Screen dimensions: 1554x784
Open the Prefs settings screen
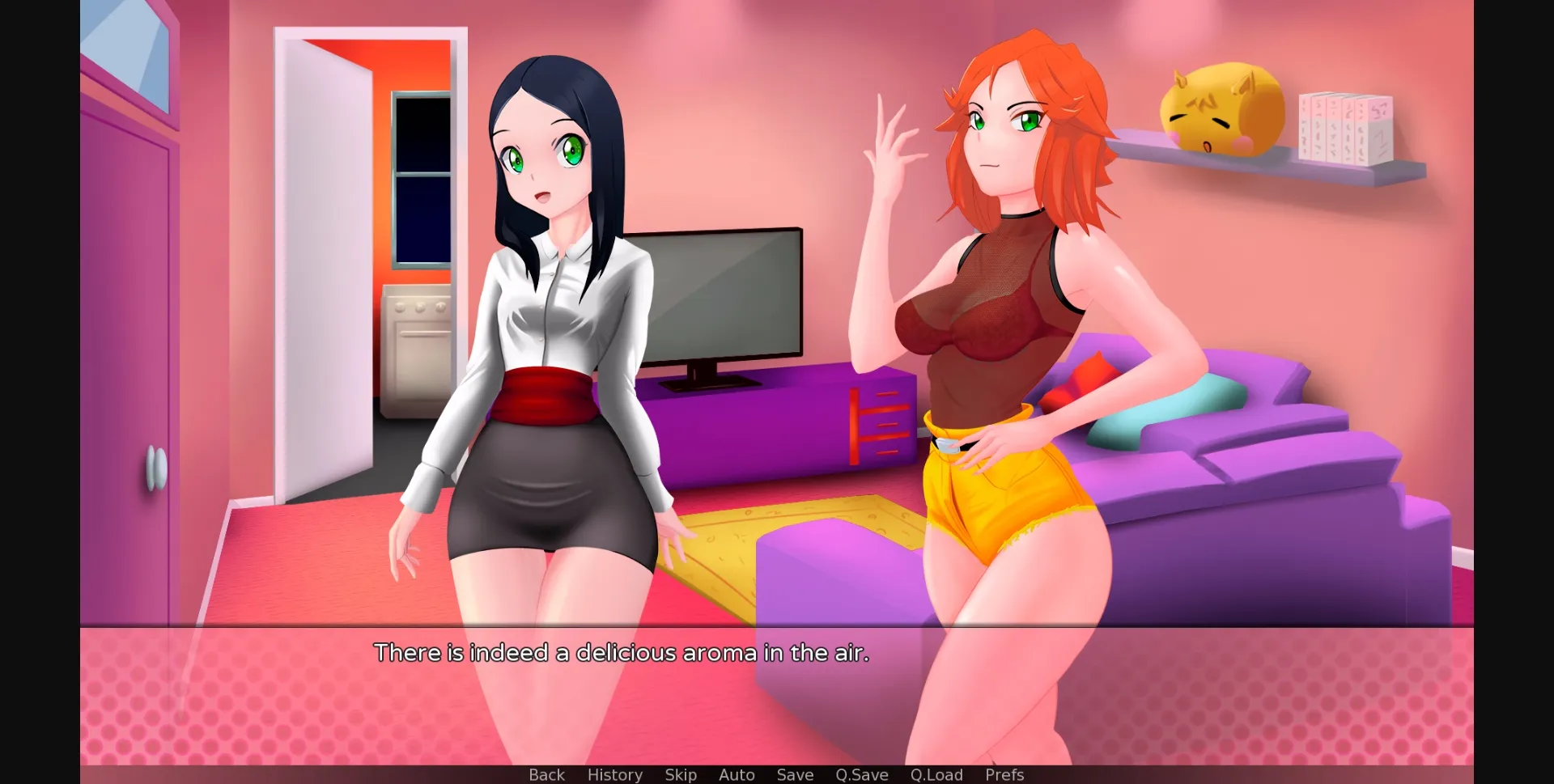click(x=1004, y=774)
